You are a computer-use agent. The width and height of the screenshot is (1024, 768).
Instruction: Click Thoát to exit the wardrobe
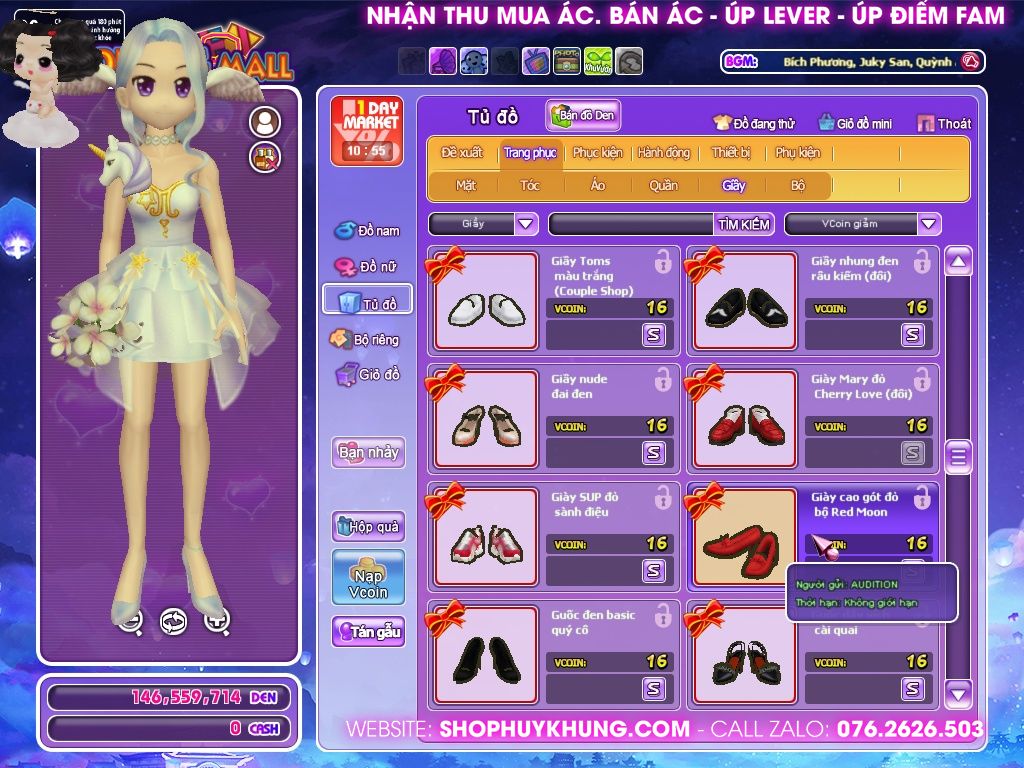coord(944,124)
